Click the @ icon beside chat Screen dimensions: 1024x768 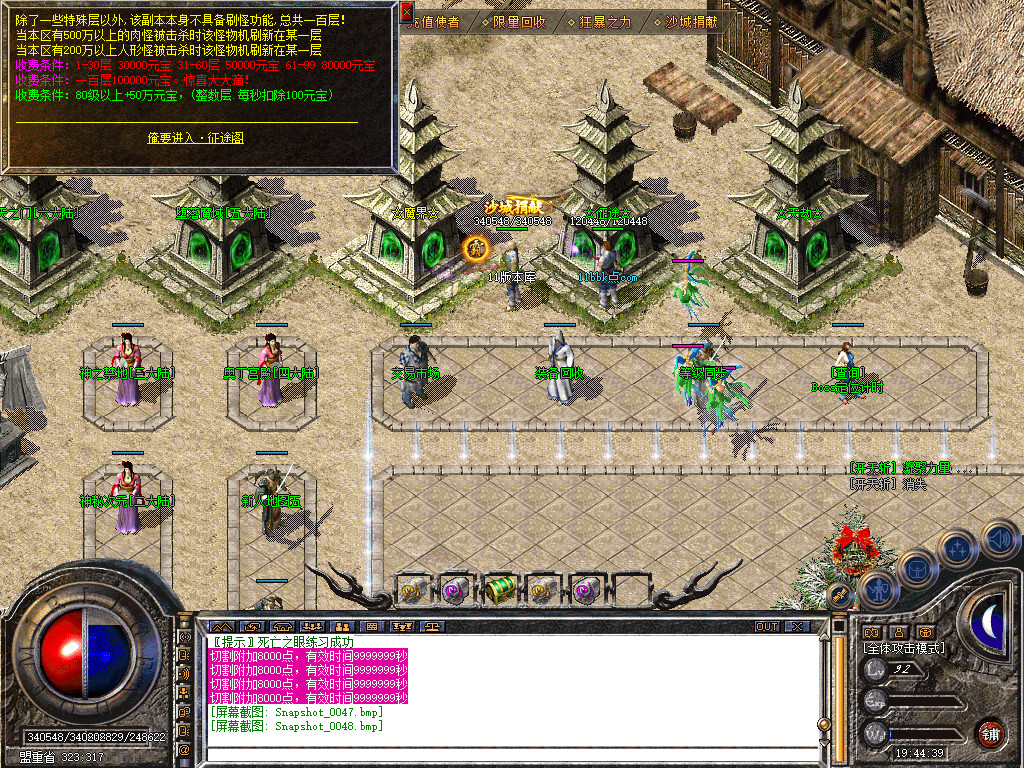click(184, 749)
